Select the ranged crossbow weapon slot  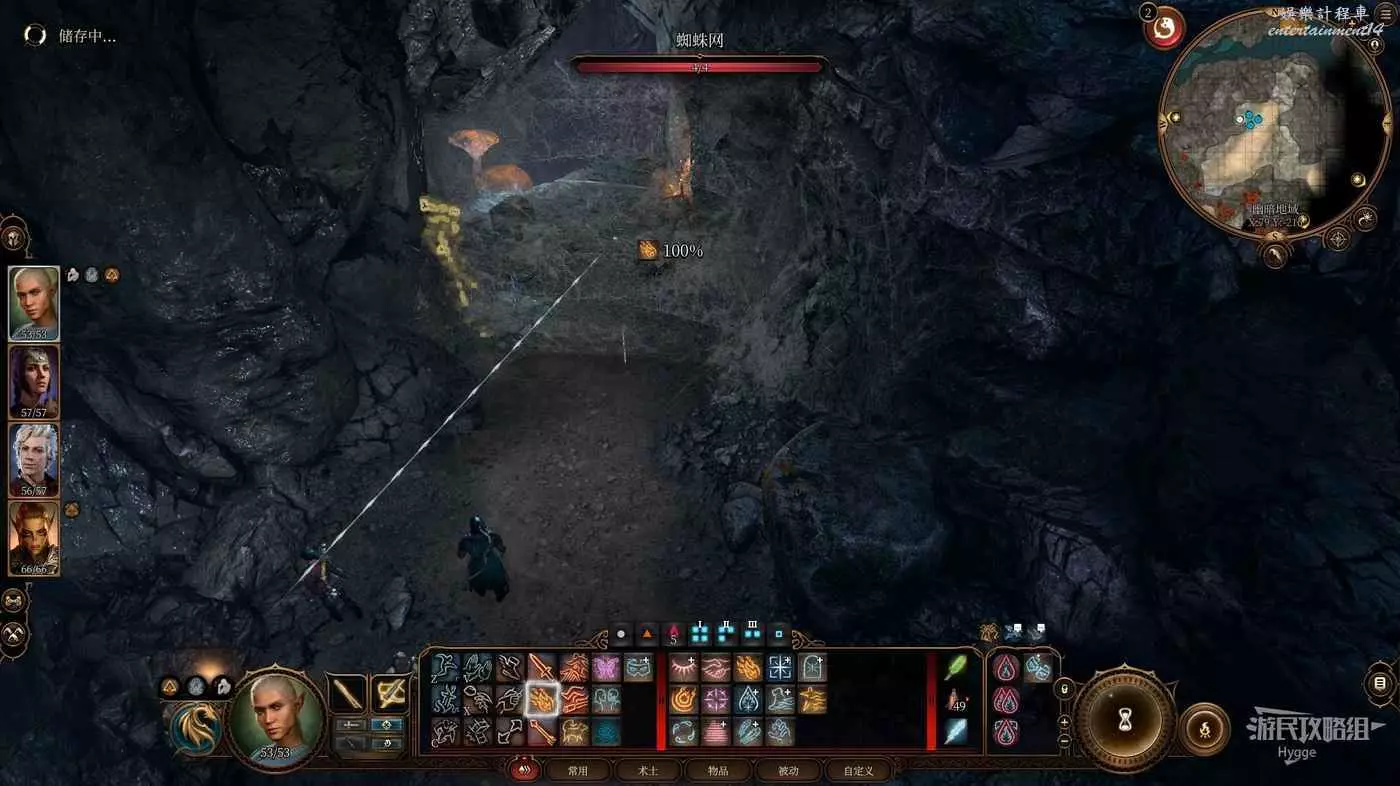(389, 693)
